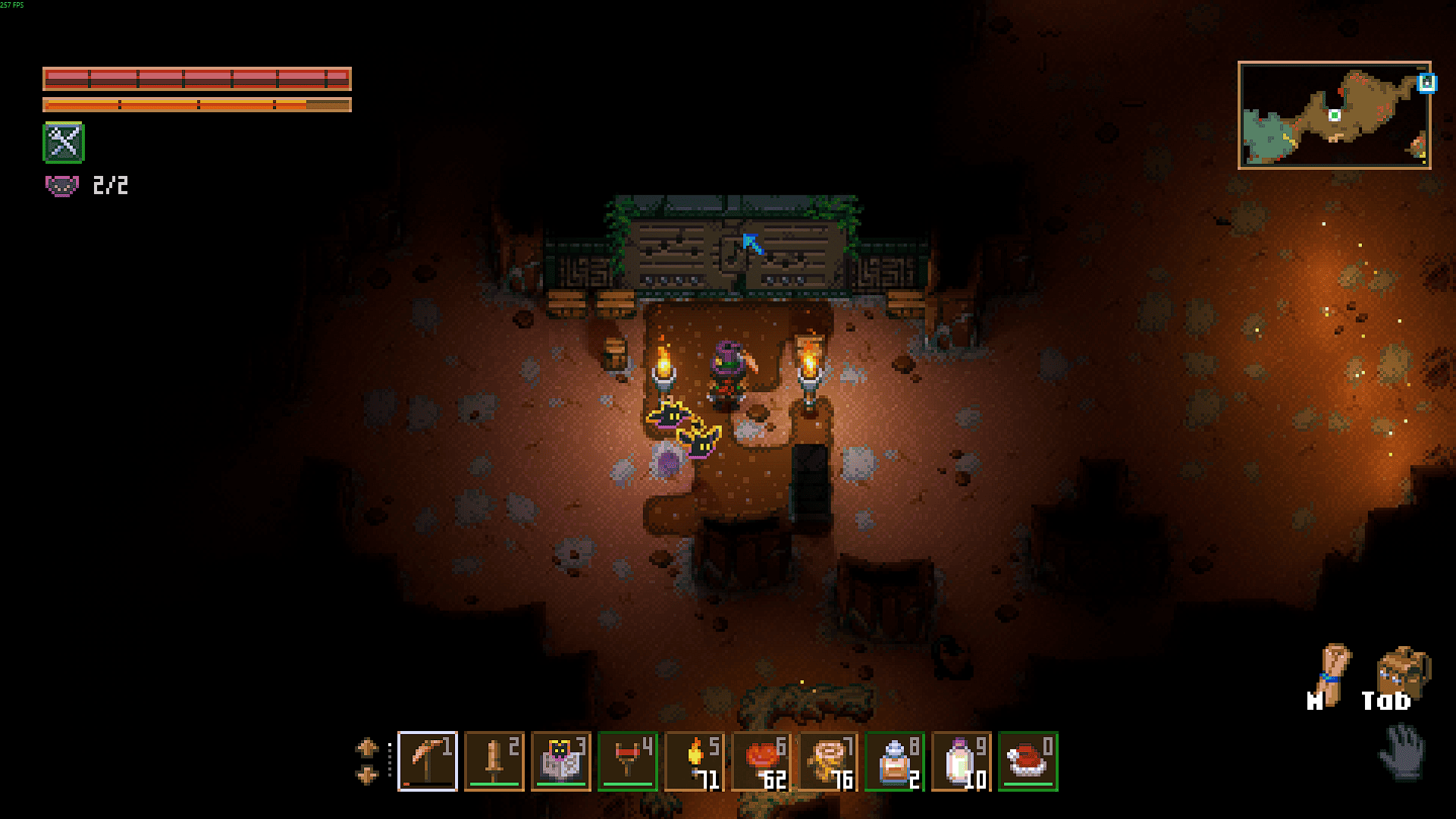Click the crossed tools buff icon
This screenshot has height=819, width=1456.
pyautogui.click(x=64, y=143)
